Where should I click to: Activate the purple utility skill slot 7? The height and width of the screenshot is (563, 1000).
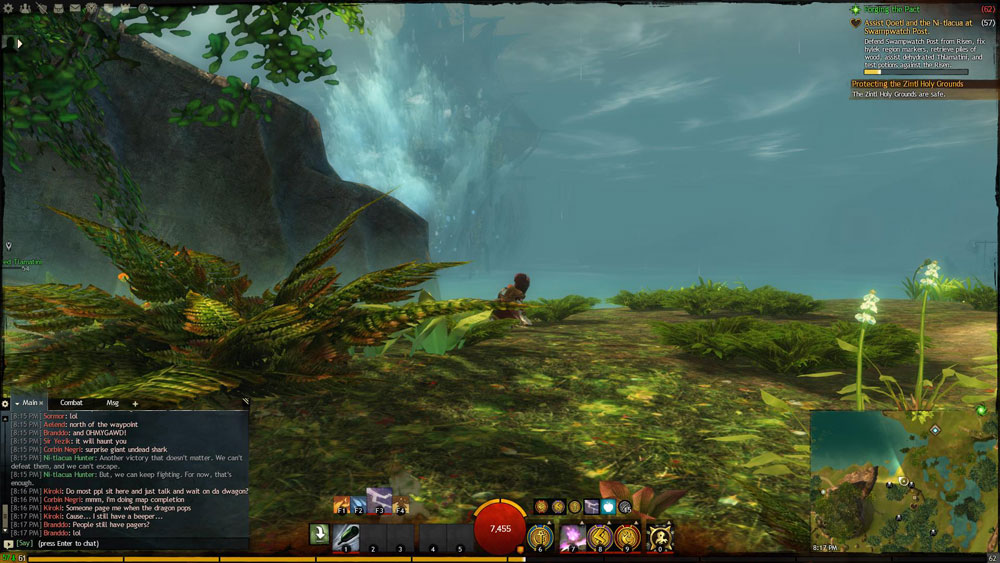click(573, 537)
